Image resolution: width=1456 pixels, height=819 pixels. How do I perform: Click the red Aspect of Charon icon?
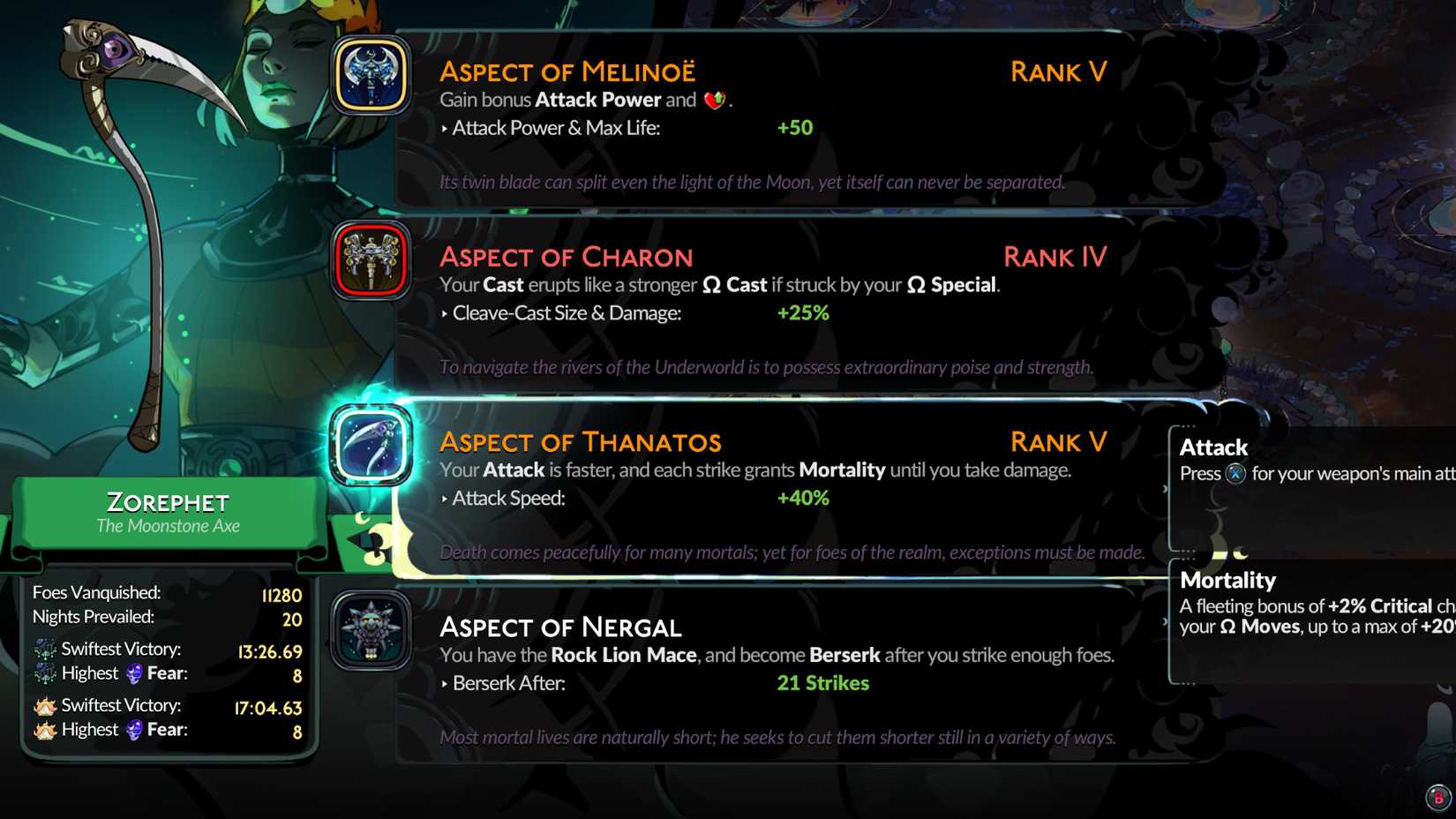371,259
